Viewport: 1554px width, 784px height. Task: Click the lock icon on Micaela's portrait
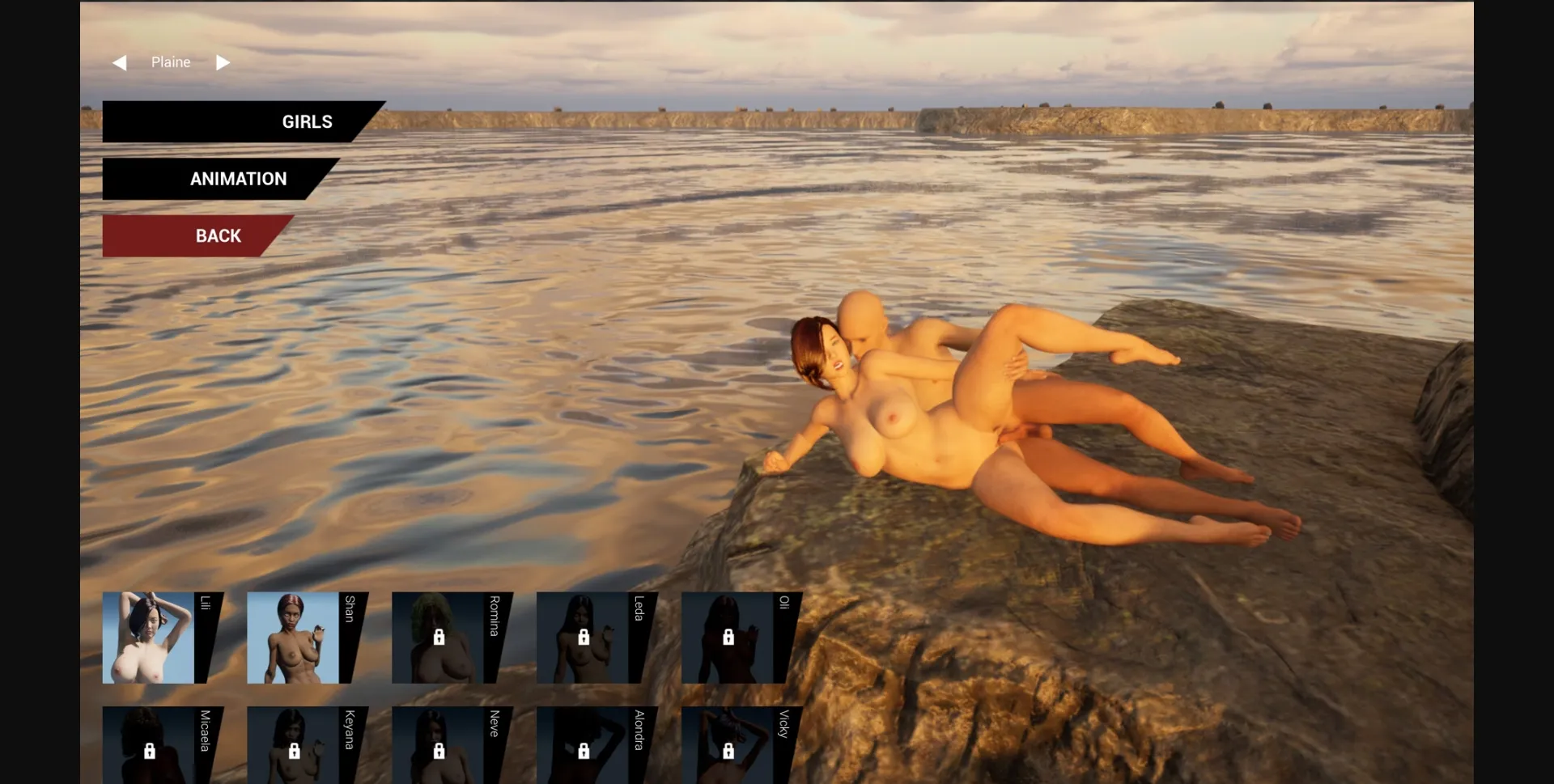tap(149, 752)
